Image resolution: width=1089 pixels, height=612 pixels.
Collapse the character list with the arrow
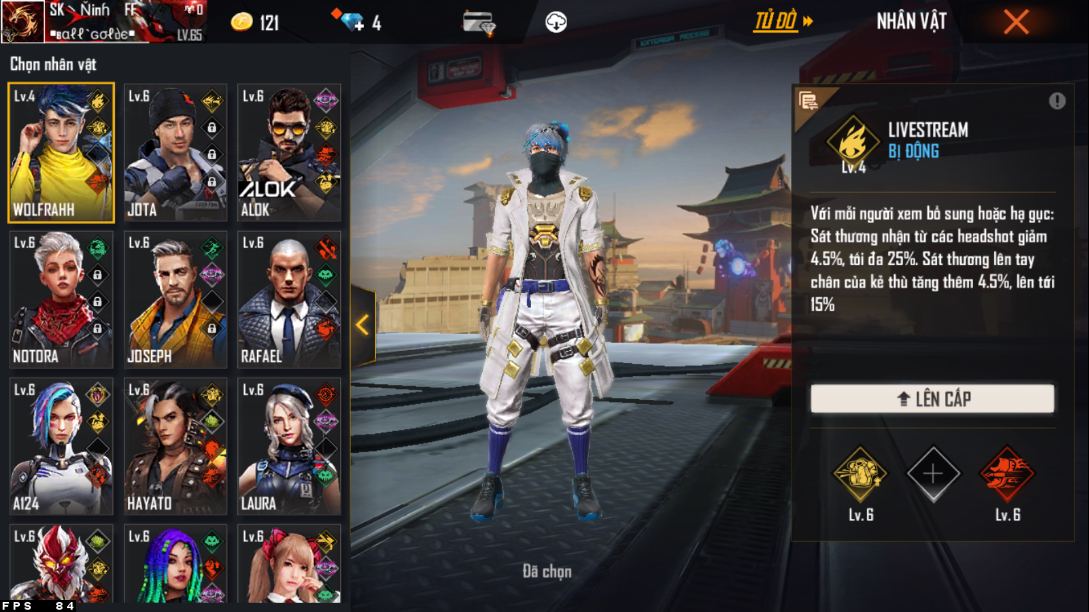pos(362,325)
